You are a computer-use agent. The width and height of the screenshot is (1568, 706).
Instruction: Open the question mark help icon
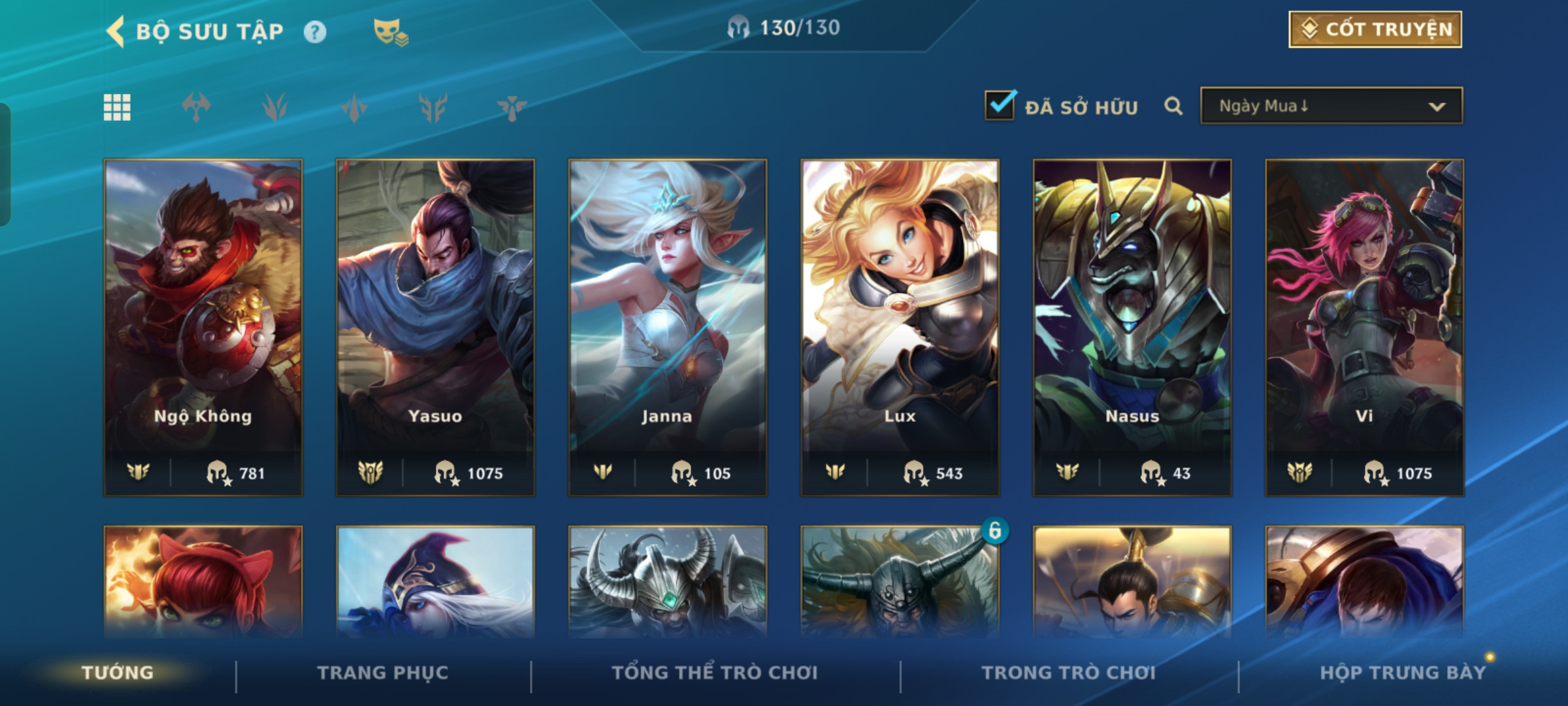tap(315, 32)
